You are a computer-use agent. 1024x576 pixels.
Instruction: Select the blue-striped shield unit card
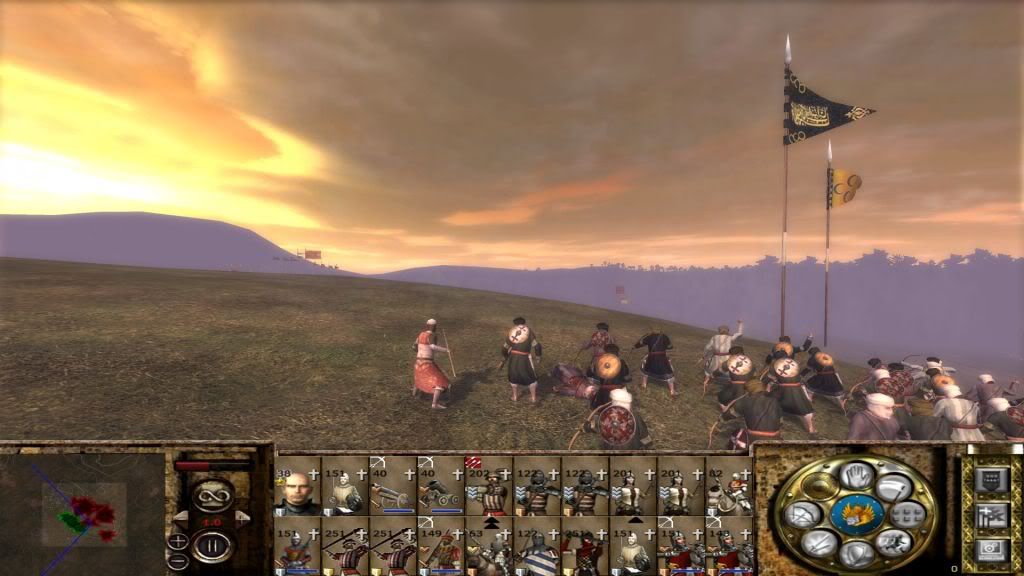[537, 548]
